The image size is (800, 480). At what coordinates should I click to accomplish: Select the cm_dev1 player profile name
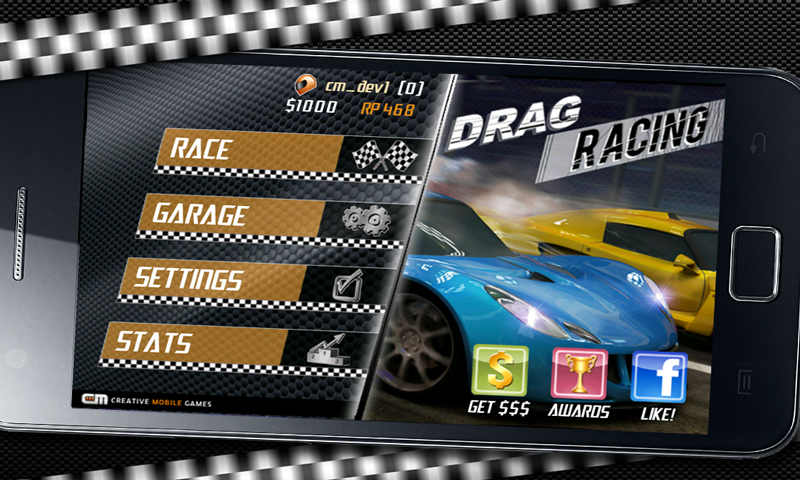click(x=363, y=86)
